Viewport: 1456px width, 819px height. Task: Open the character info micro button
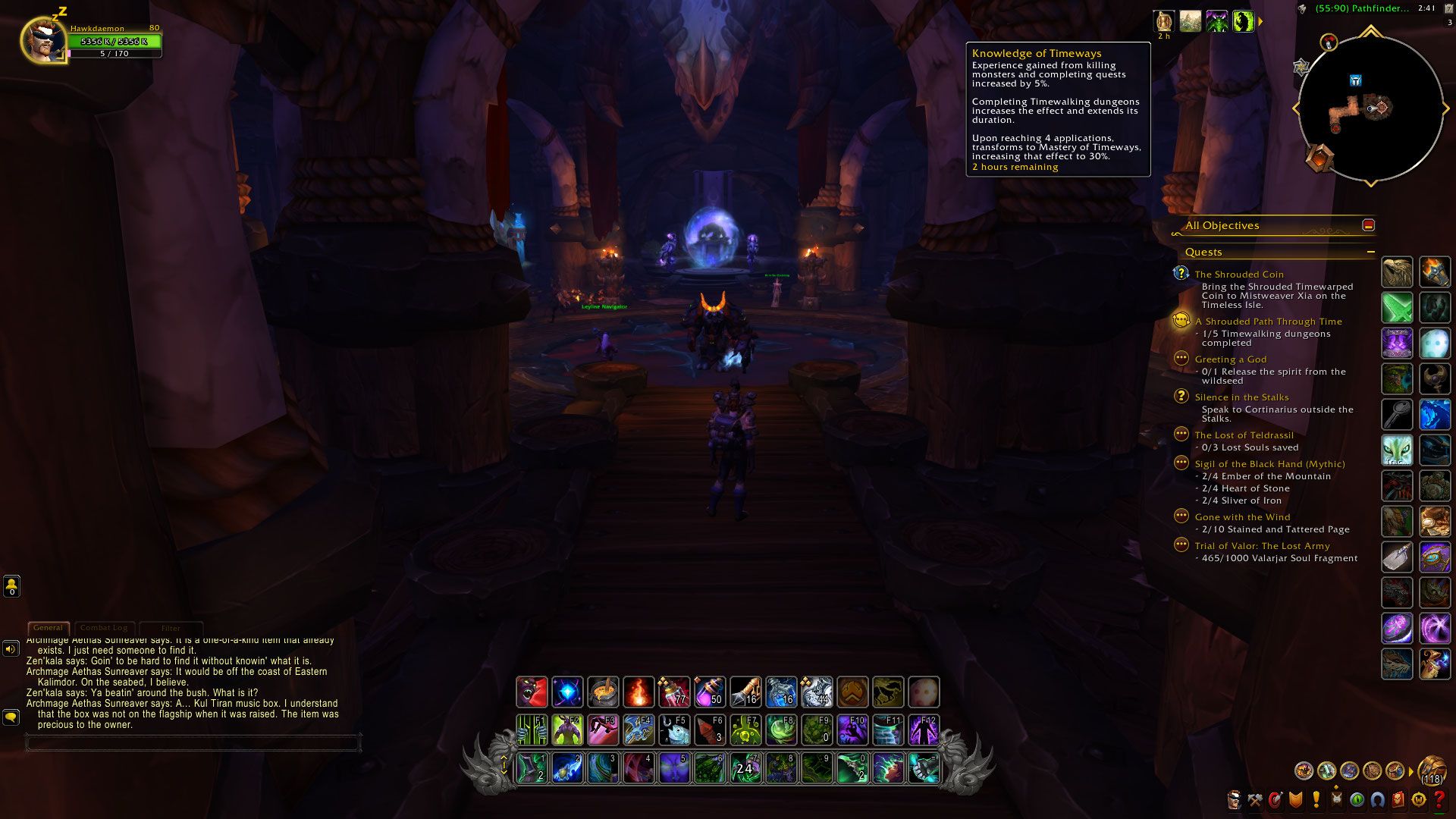1234,800
